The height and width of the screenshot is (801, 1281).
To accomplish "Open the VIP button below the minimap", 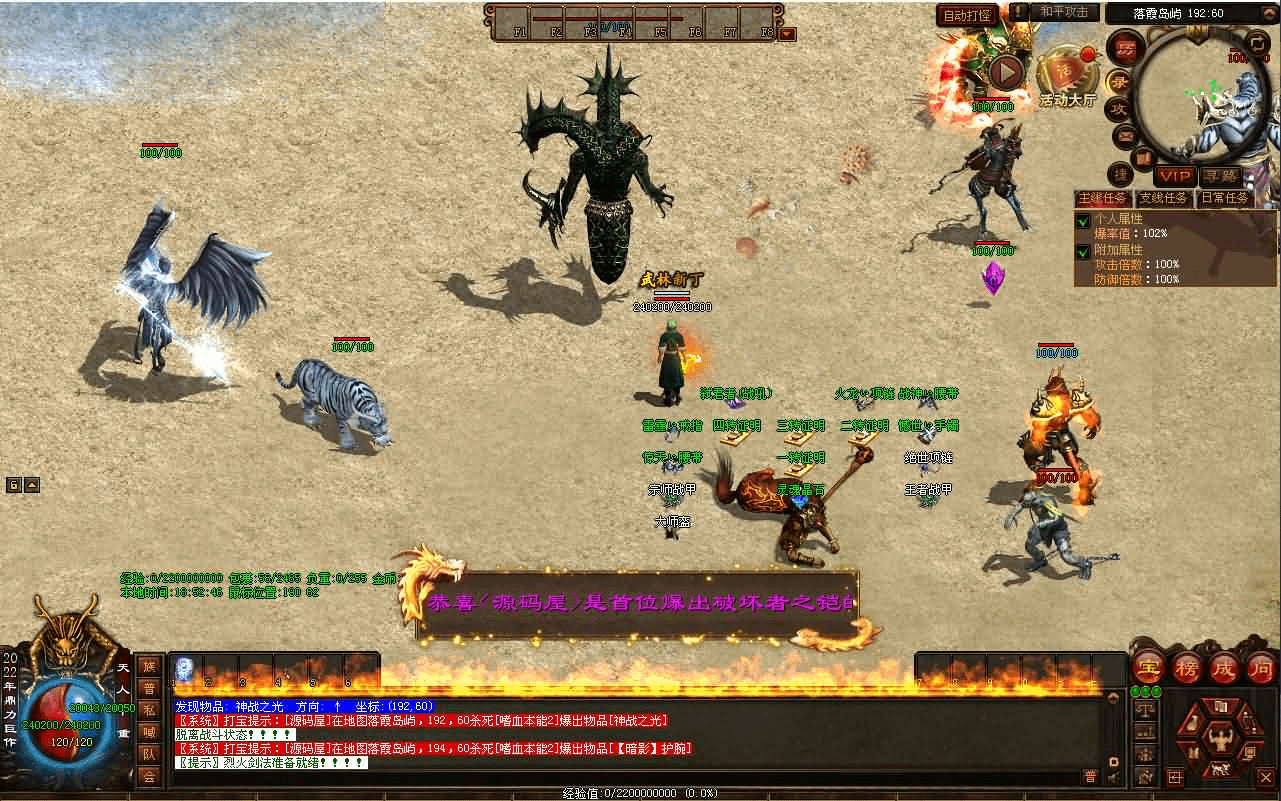I will [1175, 176].
